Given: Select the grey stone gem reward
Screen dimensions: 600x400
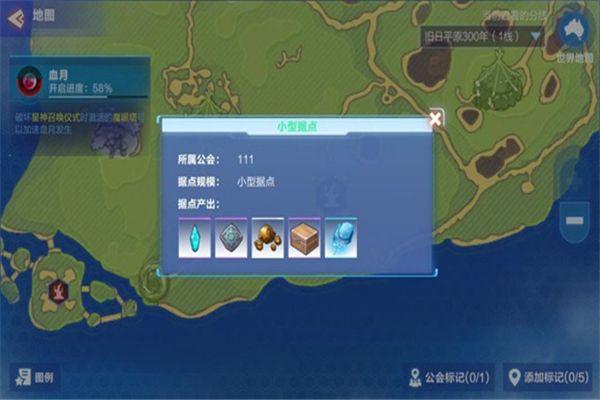Looking at the screenshot, I should click(231, 237).
